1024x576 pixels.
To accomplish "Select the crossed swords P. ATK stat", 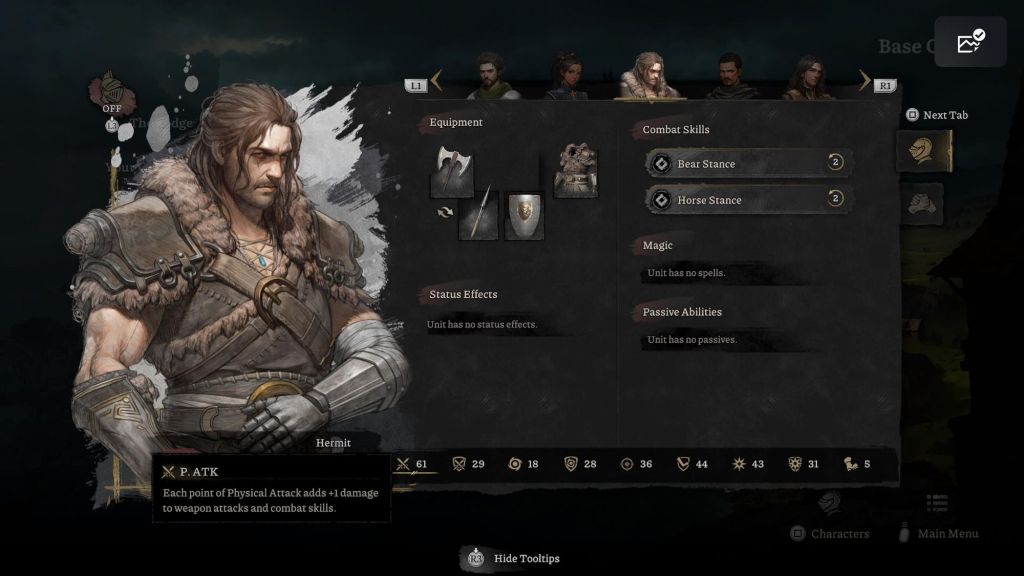I will (414, 464).
